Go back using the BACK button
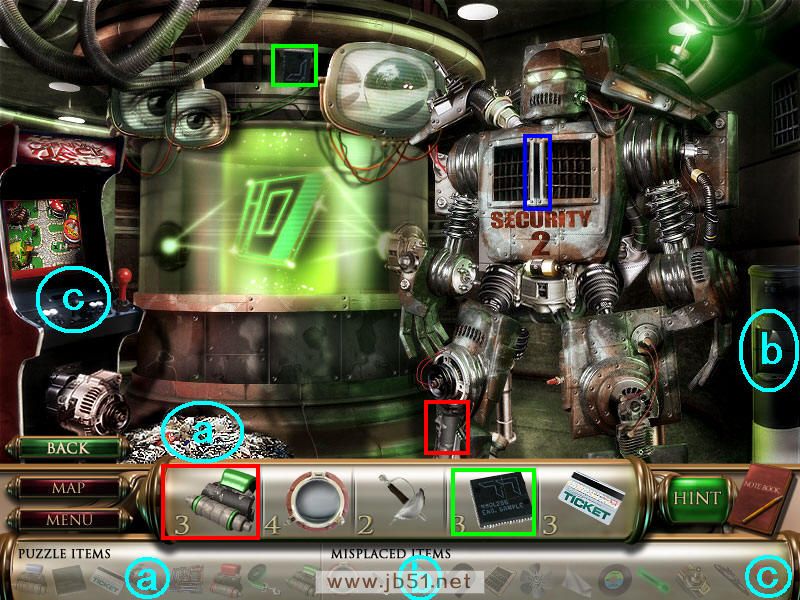The height and width of the screenshot is (600, 800). (67, 449)
